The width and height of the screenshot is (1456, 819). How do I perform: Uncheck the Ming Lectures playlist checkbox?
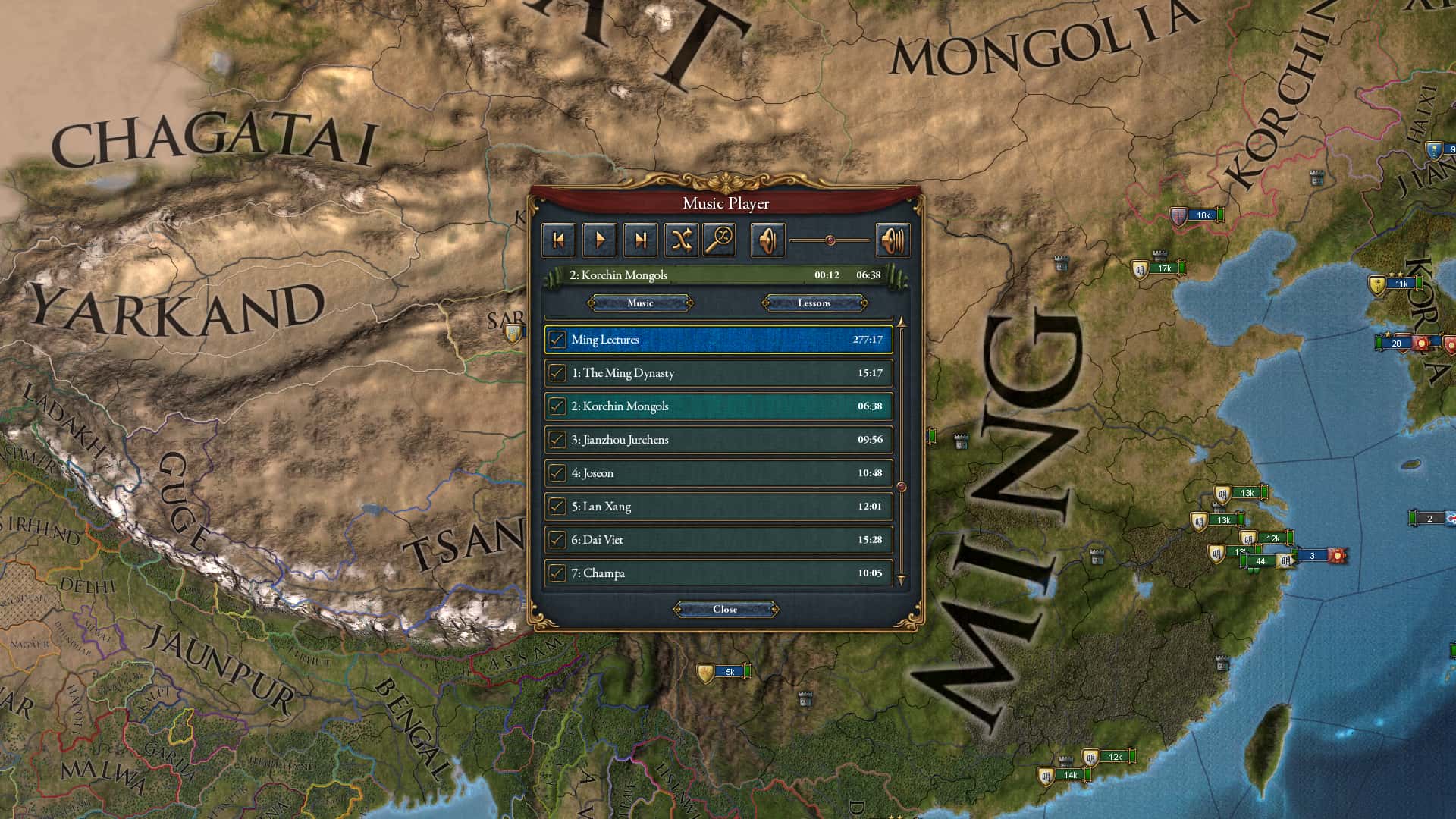click(556, 340)
